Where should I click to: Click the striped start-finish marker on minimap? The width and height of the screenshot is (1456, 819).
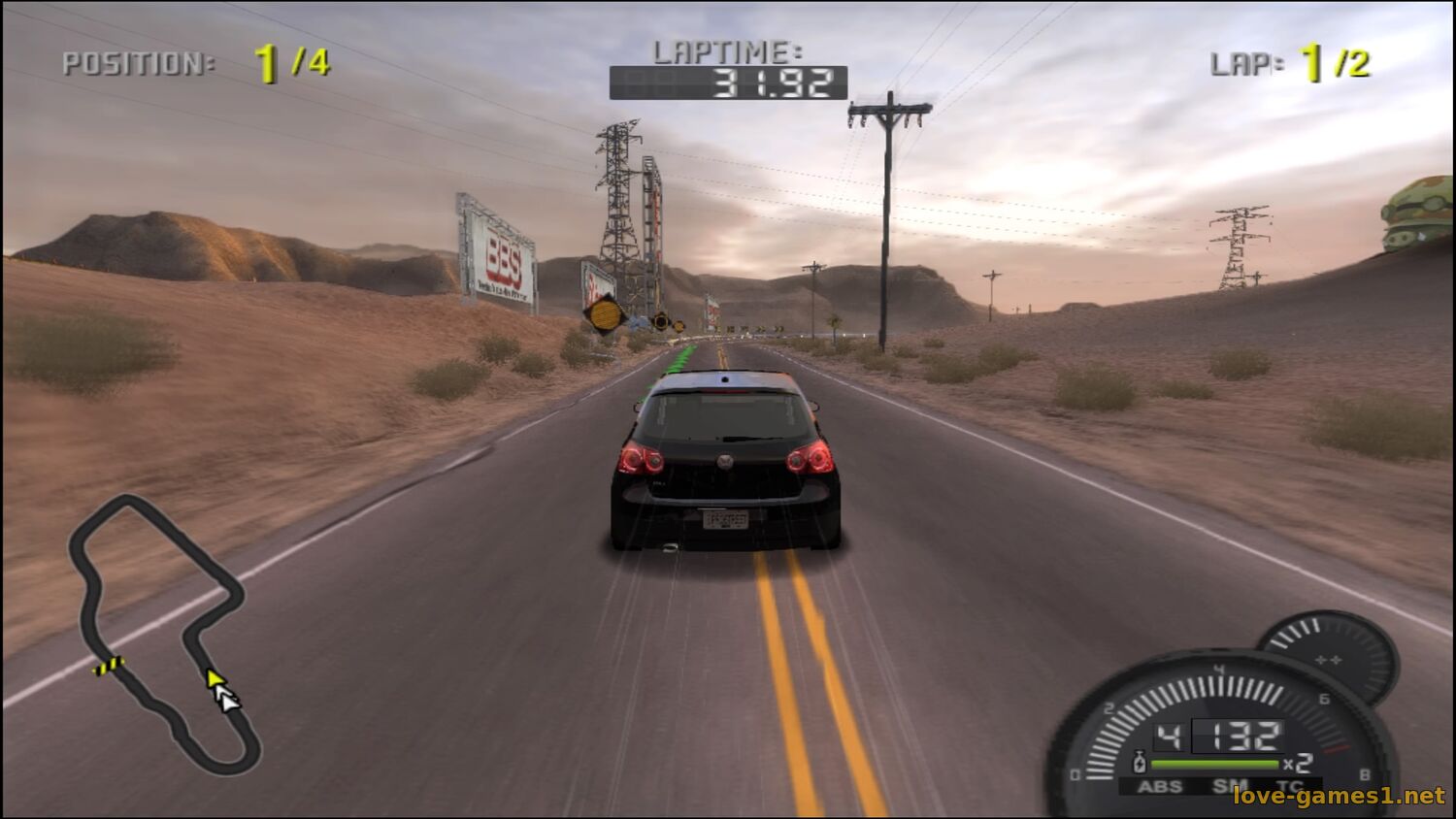pos(109,666)
